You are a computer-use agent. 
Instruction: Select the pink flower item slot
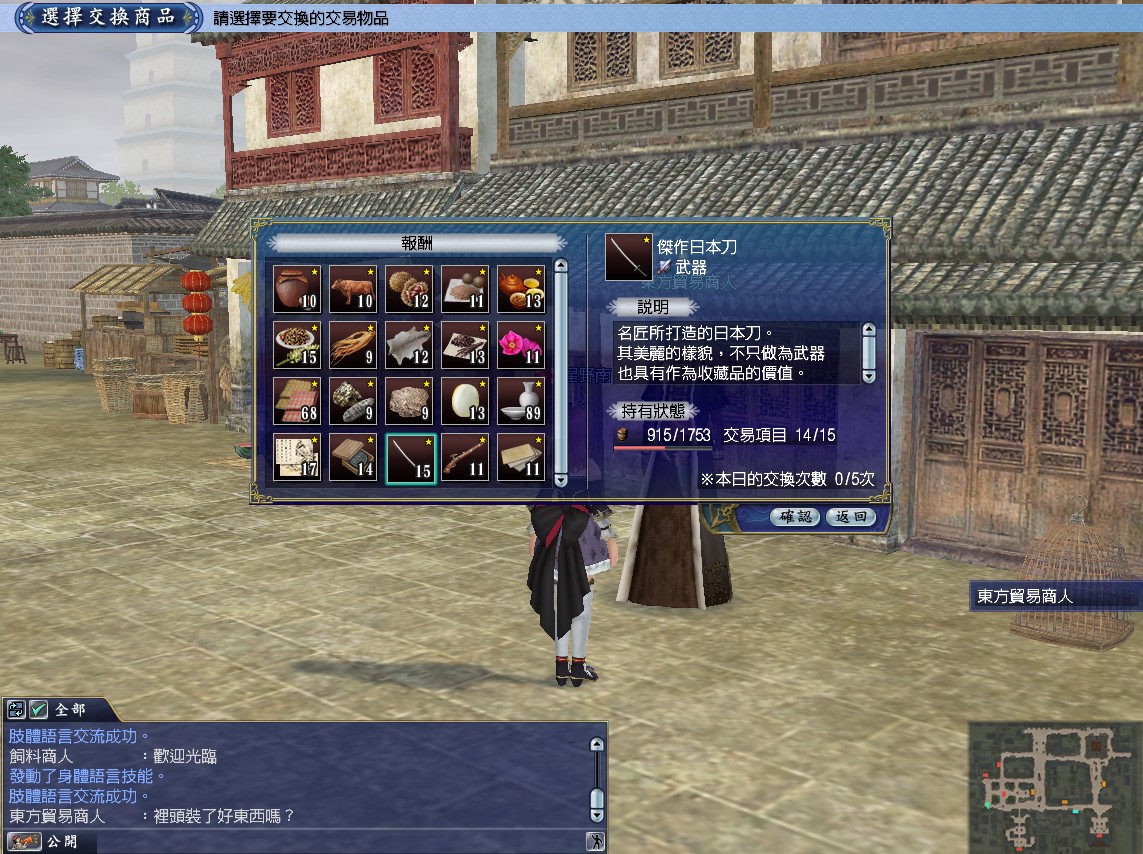pos(521,345)
